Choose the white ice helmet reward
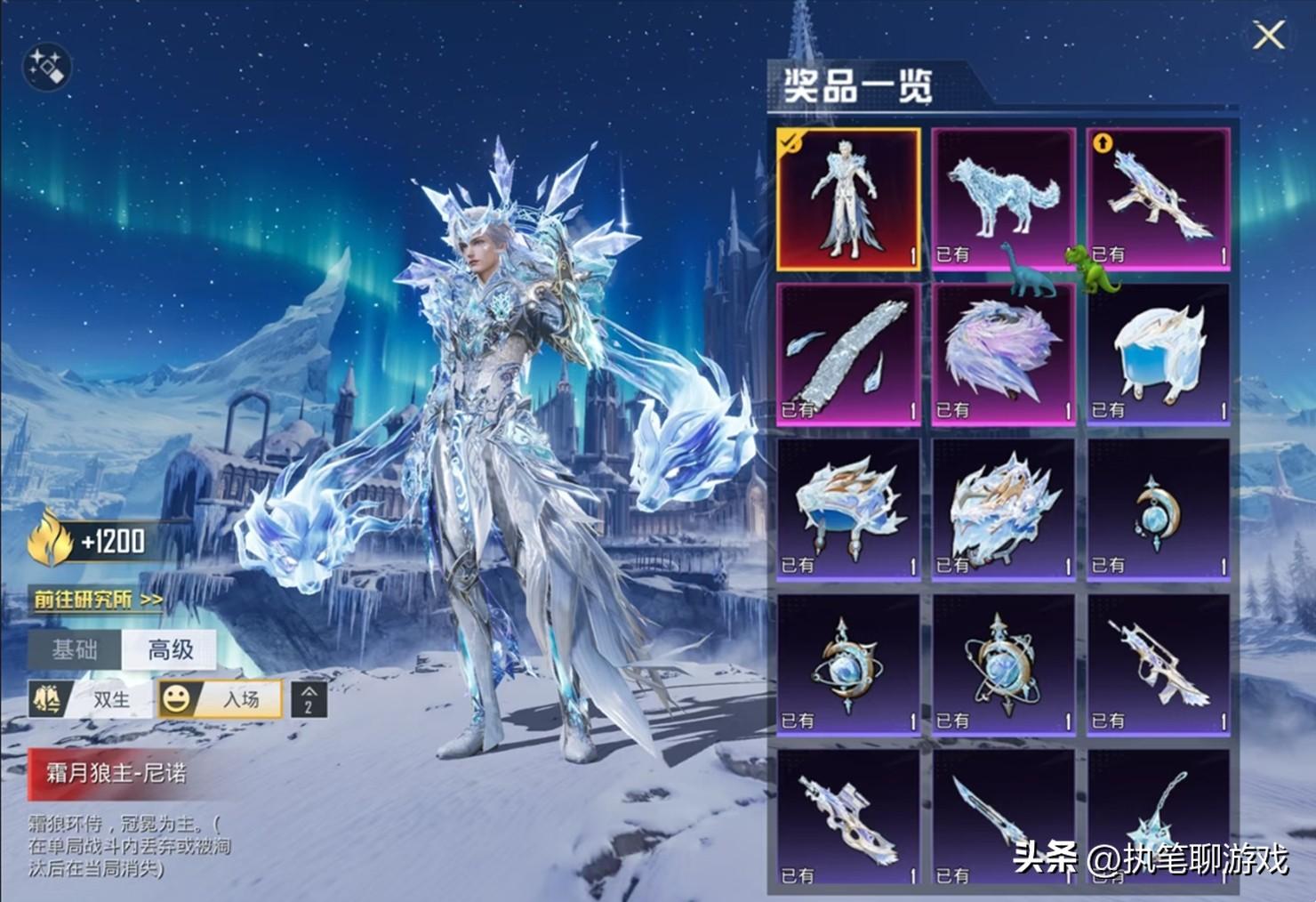This screenshot has height=902, width=1316. click(1158, 354)
